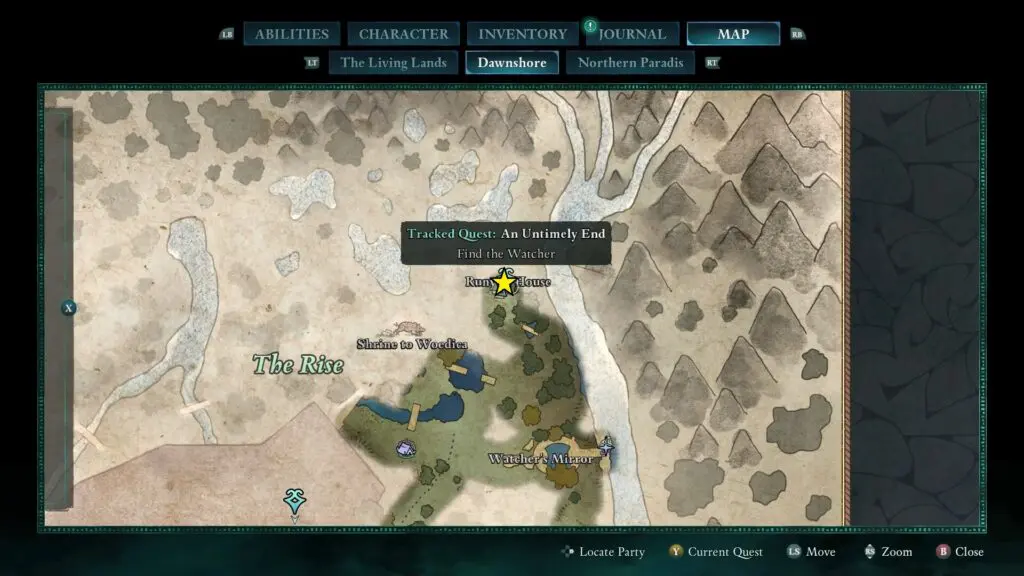
Task: Select the Map tab
Action: tap(733, 34)
